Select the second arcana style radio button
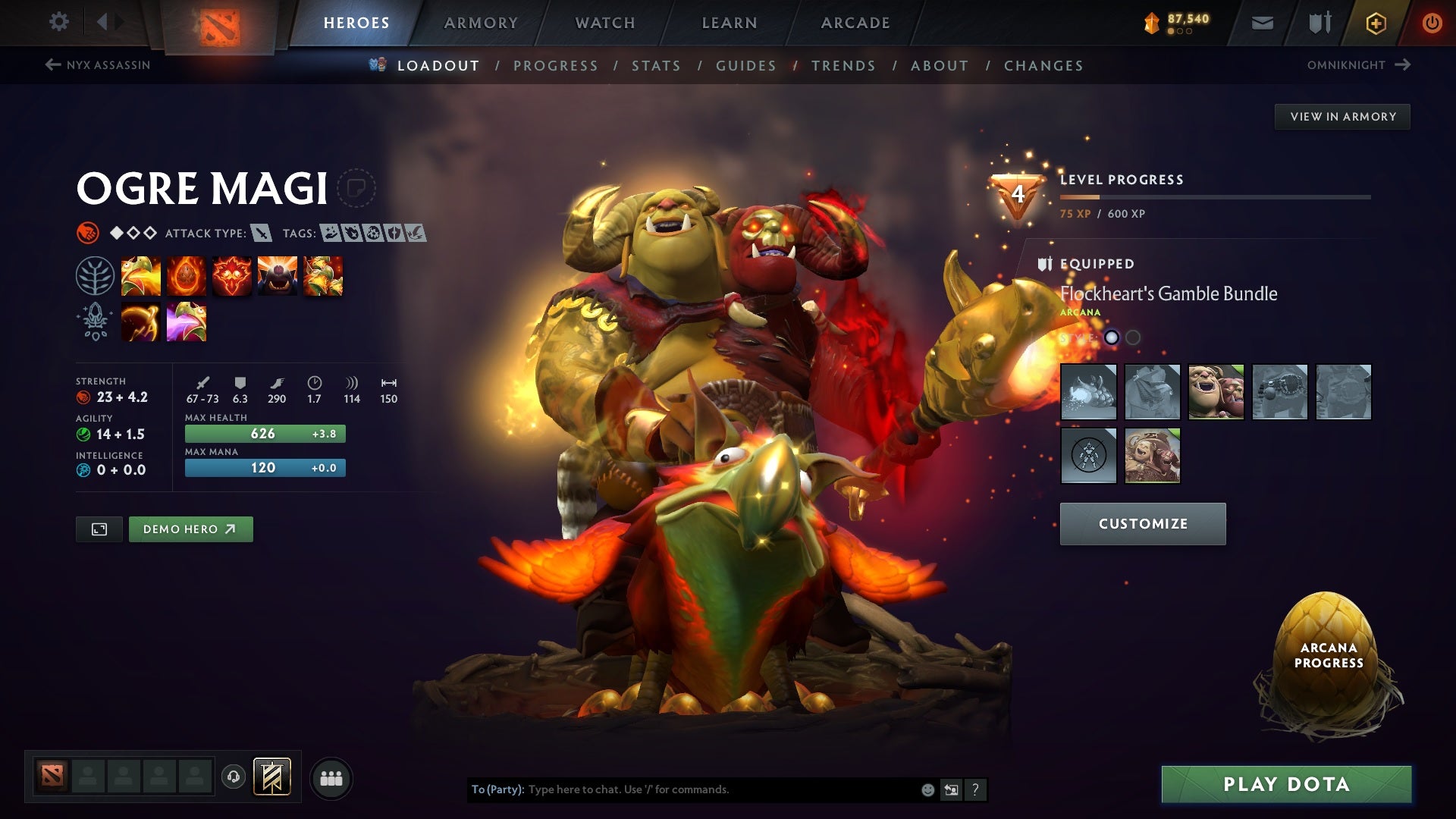The height and width of the screenshot is (819, 1456). pos(1133,338)
